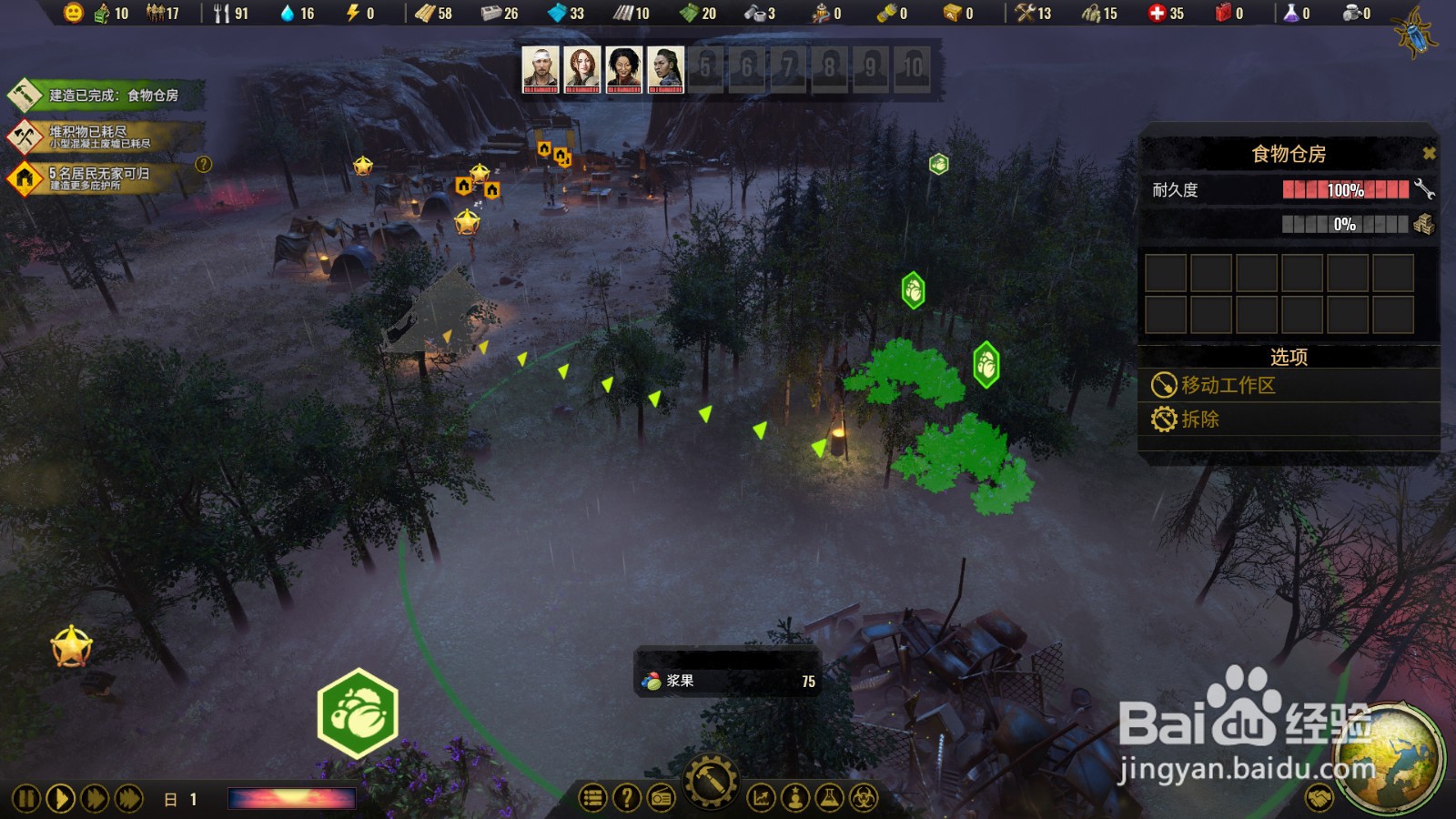Set normal speed with the single-arrow play button
The height and width of the screenshot is (819, 1456).
tap(60, 799)
